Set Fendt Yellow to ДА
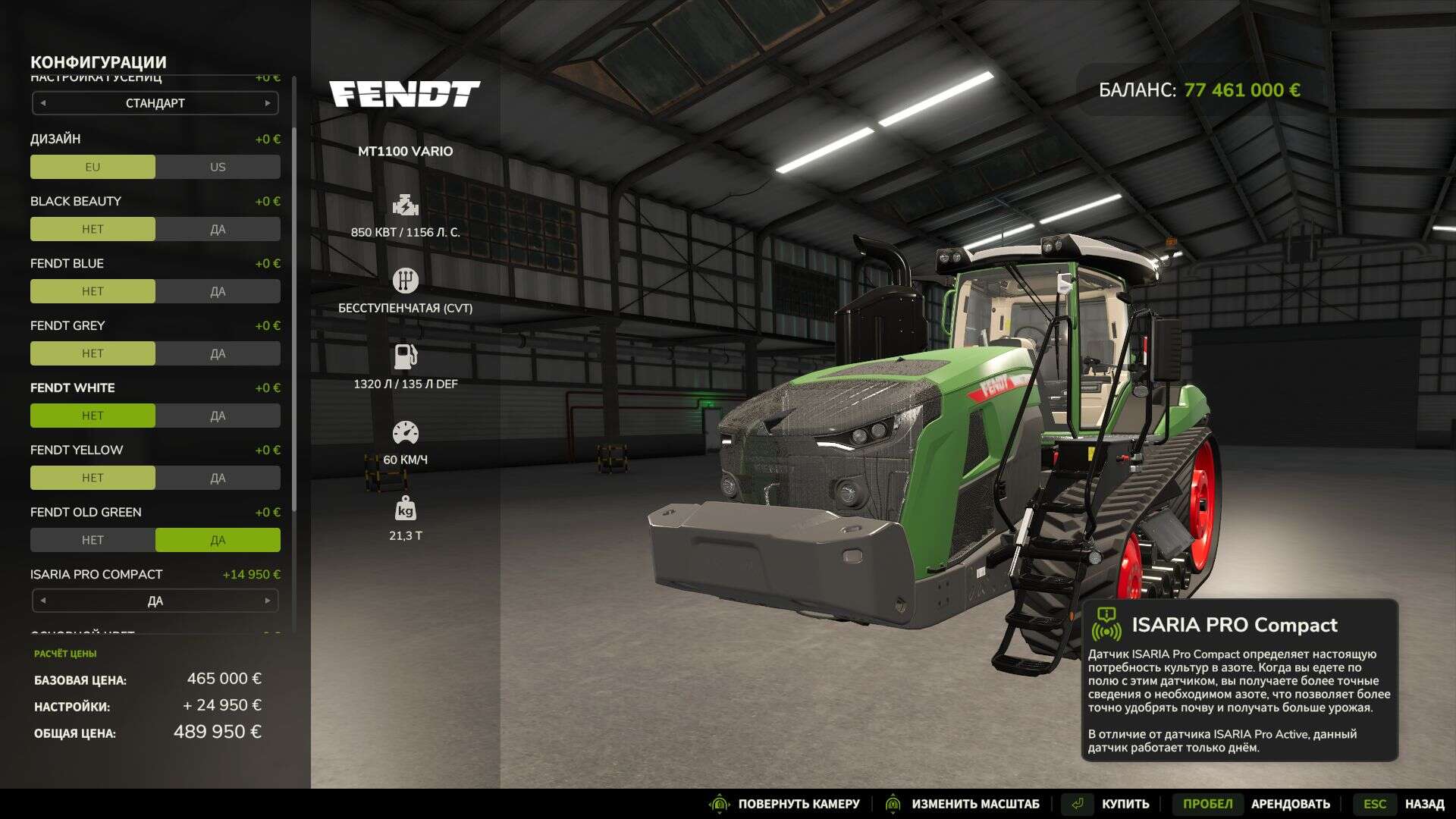1456x819 pixels. pyautogui.click(x=218, y=478)
